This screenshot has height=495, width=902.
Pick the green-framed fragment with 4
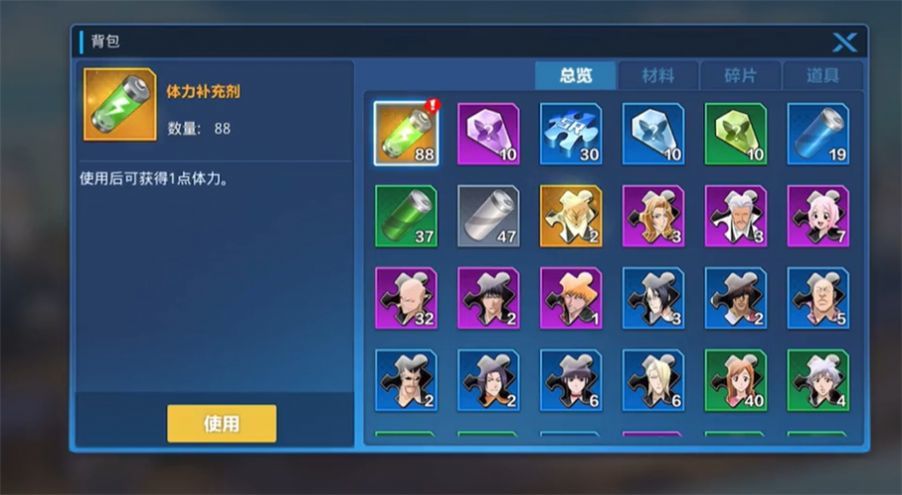pyautogui.click(x=817, y=379)
